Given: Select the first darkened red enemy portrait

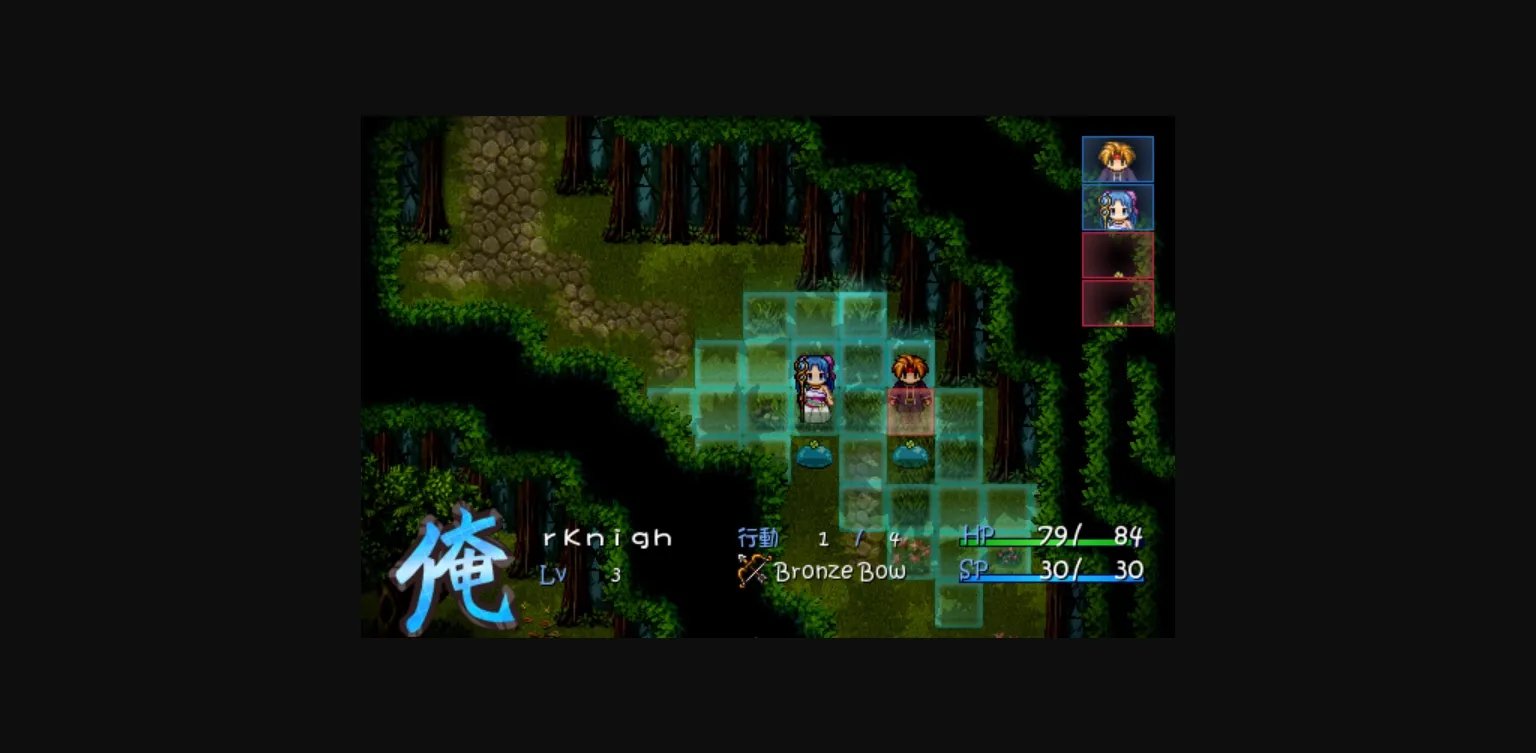Looking at the screenshot, I should 1117,255.
